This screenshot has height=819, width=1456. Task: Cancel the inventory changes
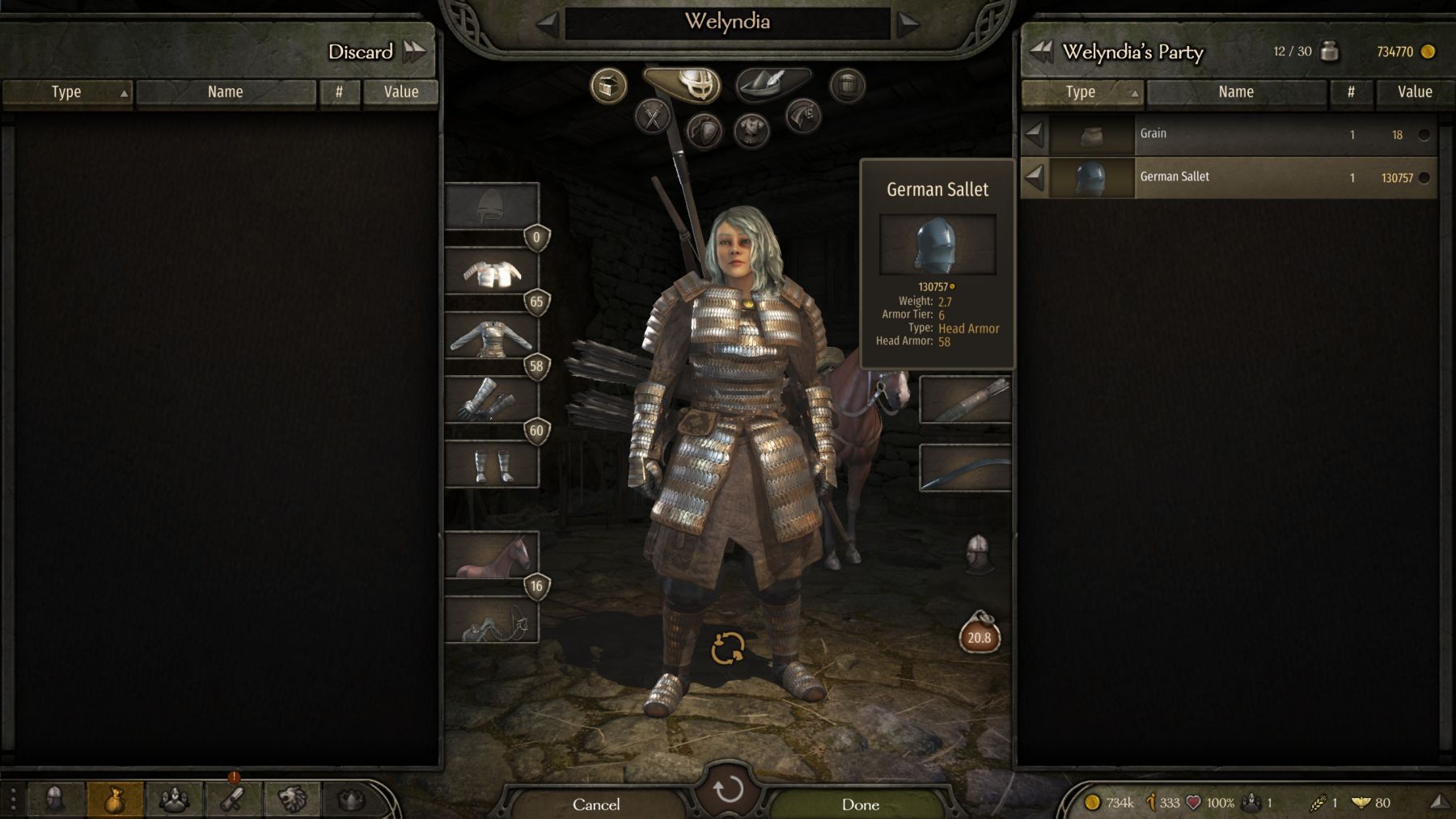point(596,804)
